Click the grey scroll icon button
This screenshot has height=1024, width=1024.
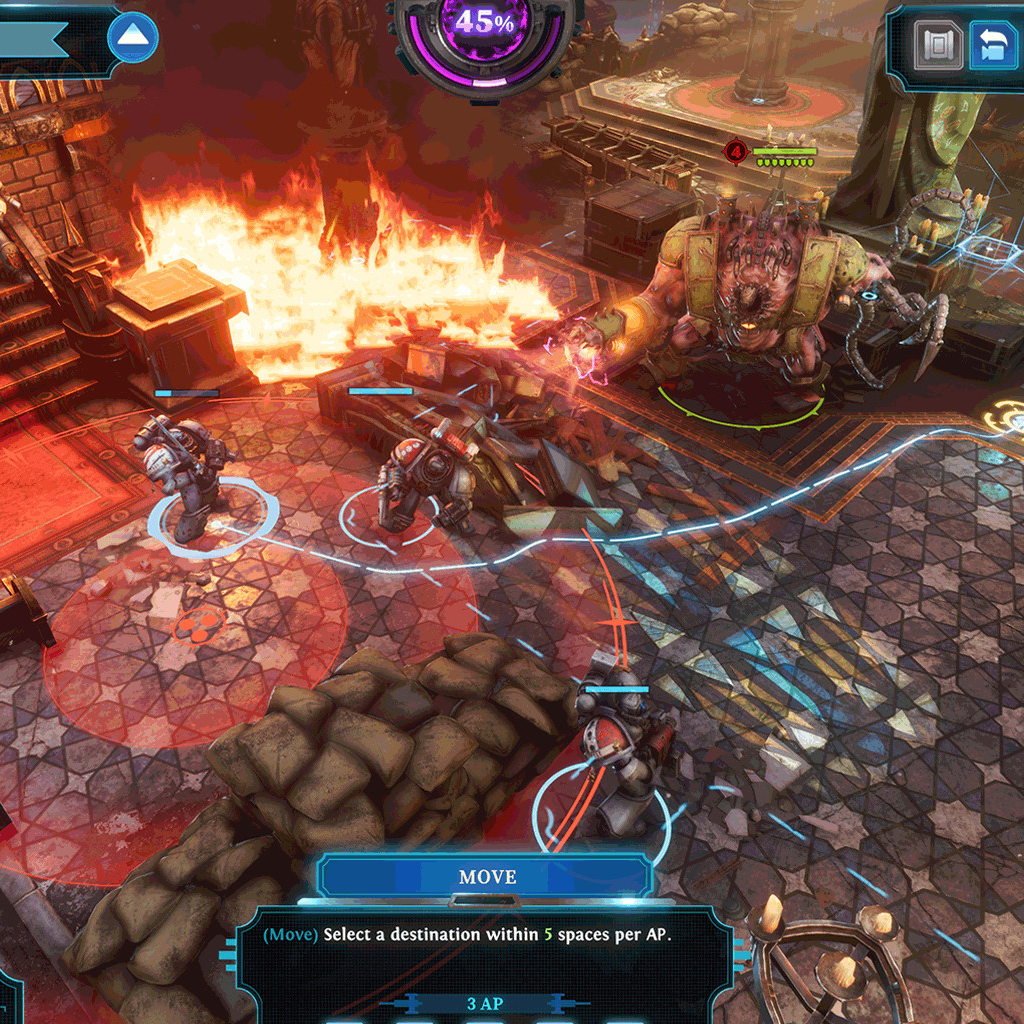[940, 47]
